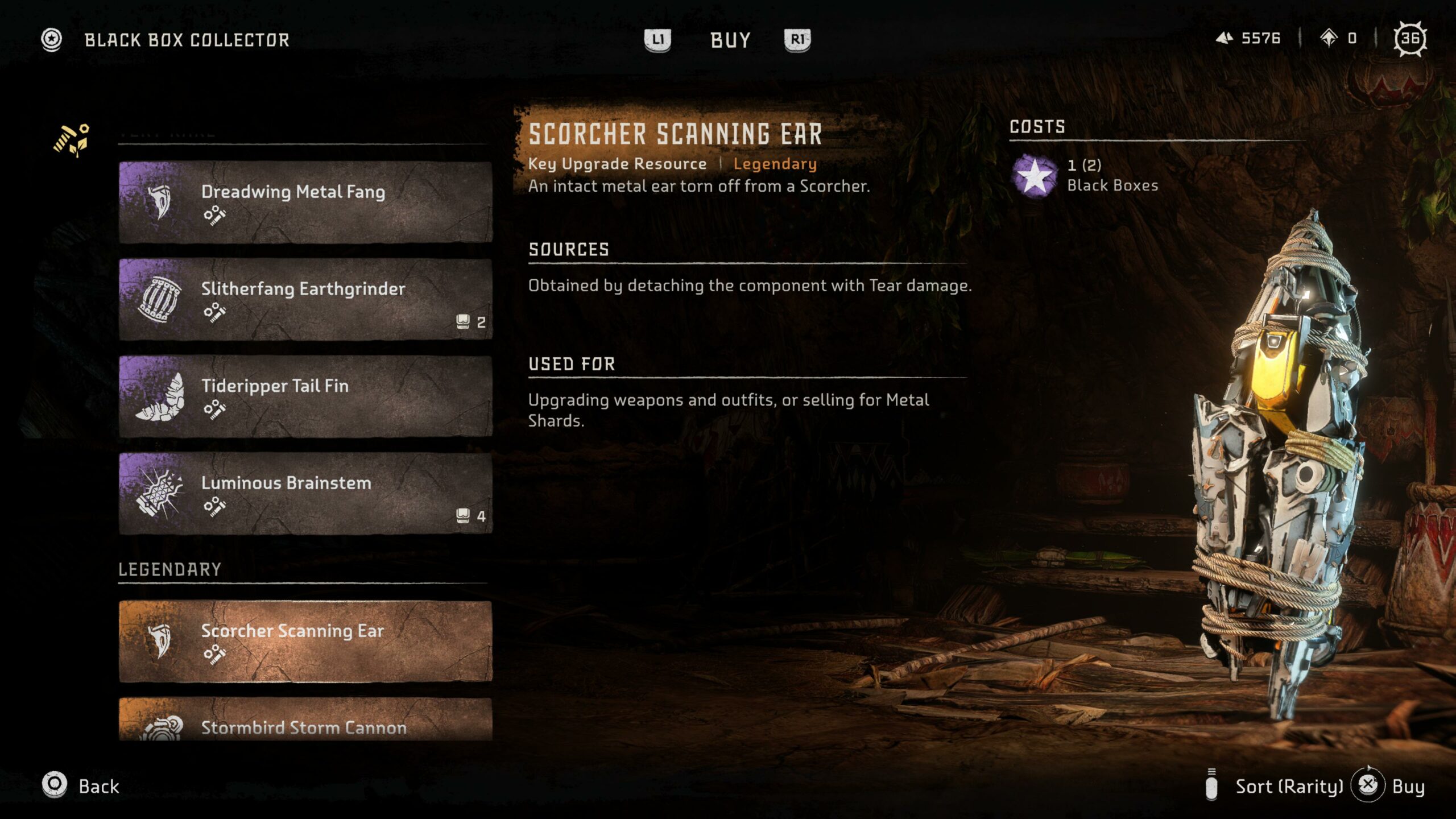Open the BUY tab
This screenshot has width=1456, height=819.
coord(730,40)
